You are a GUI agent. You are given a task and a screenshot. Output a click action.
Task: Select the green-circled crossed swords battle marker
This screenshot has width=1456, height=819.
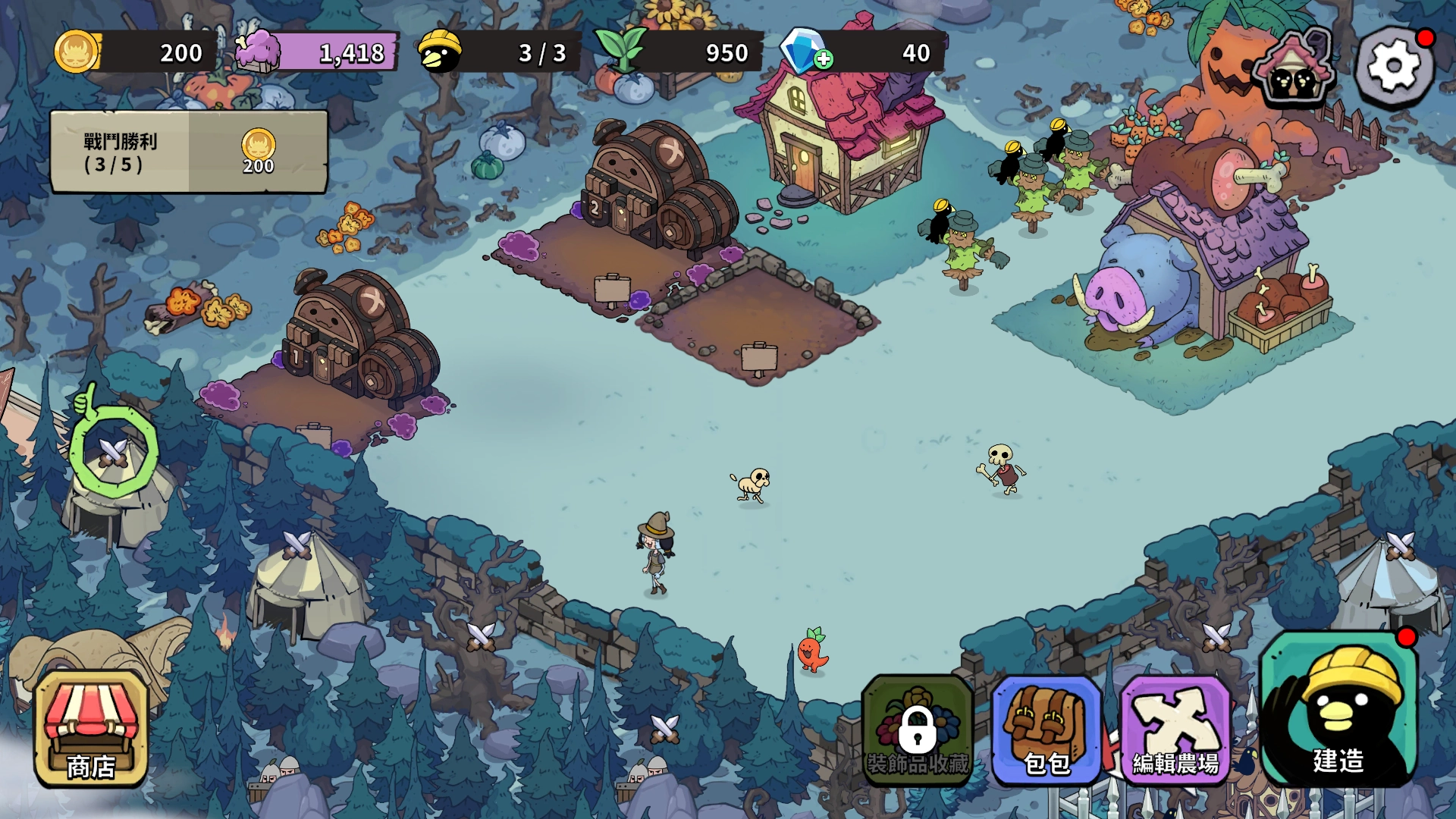pyautogui.click(x=114, y=453)
